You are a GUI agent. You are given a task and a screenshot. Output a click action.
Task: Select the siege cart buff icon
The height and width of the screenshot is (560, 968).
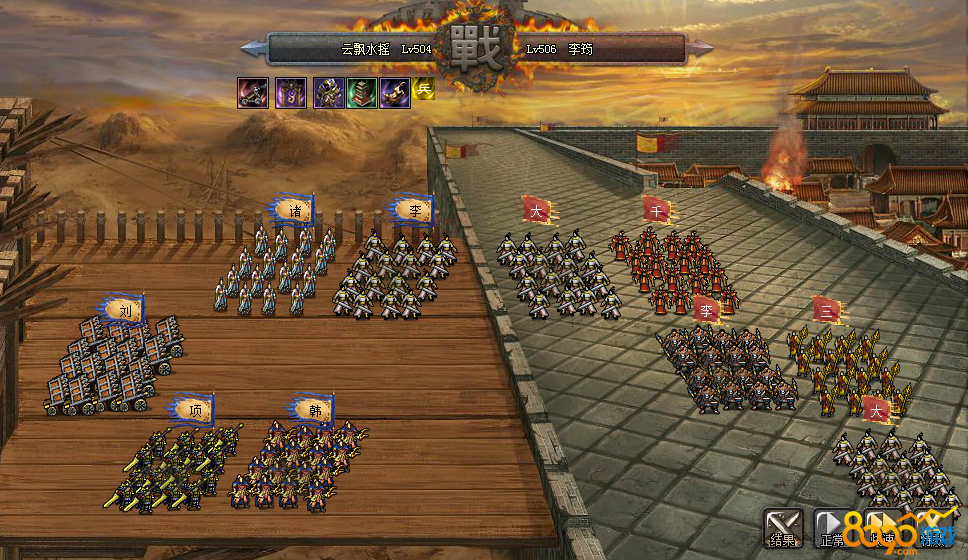click(x=251, y=93)
